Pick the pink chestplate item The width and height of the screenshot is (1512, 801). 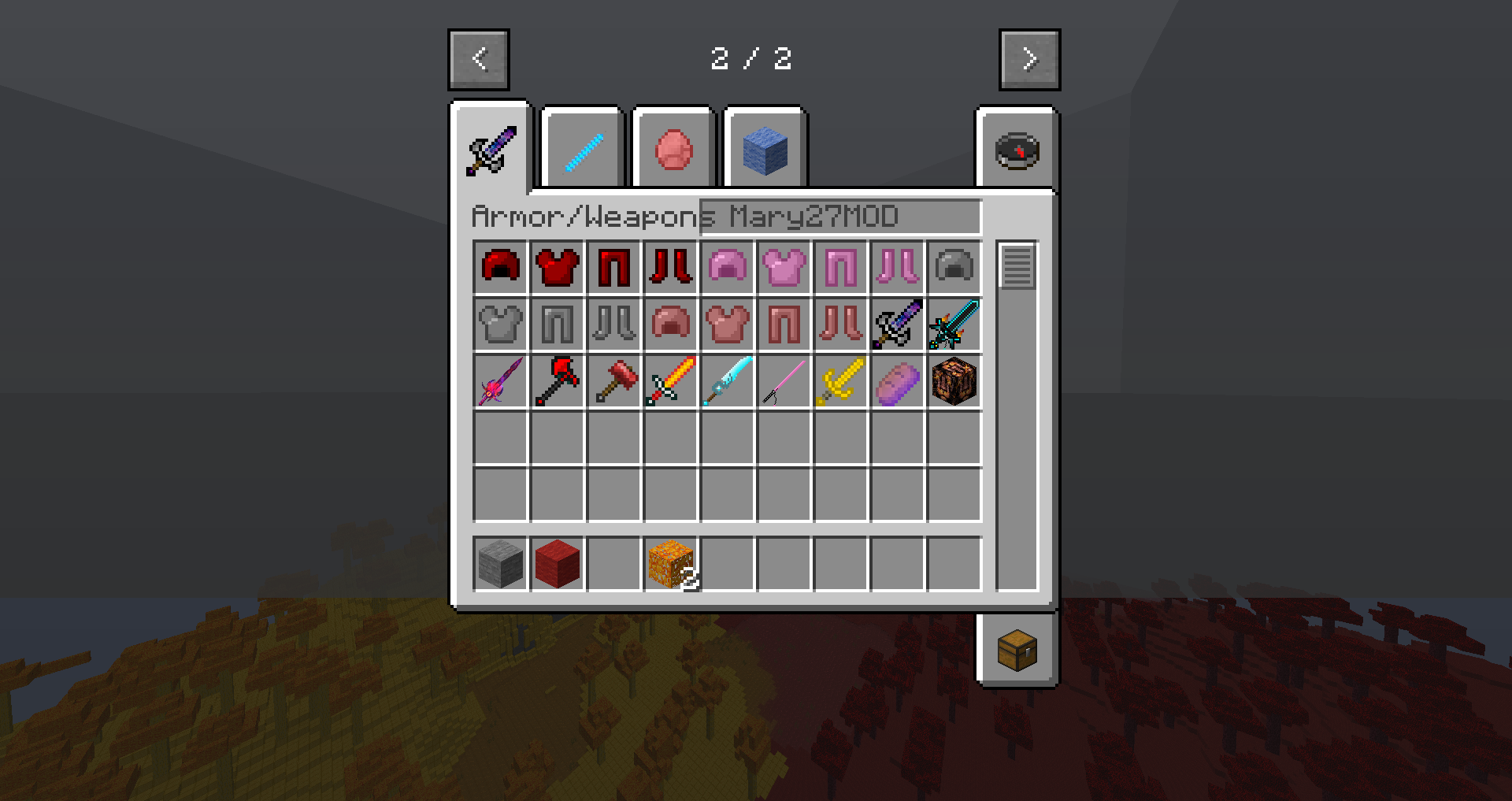tap(784, 267)
